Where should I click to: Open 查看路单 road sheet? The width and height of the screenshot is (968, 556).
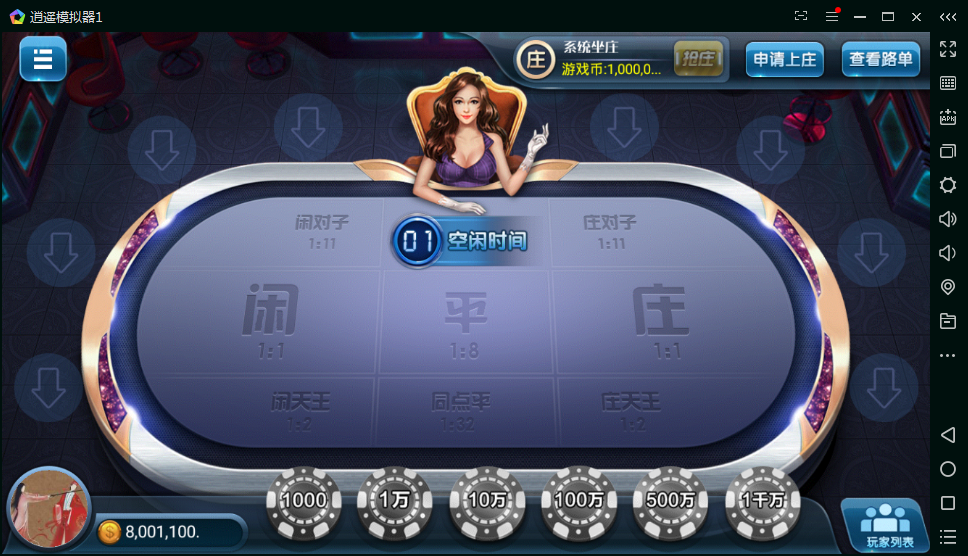point(880,60)
